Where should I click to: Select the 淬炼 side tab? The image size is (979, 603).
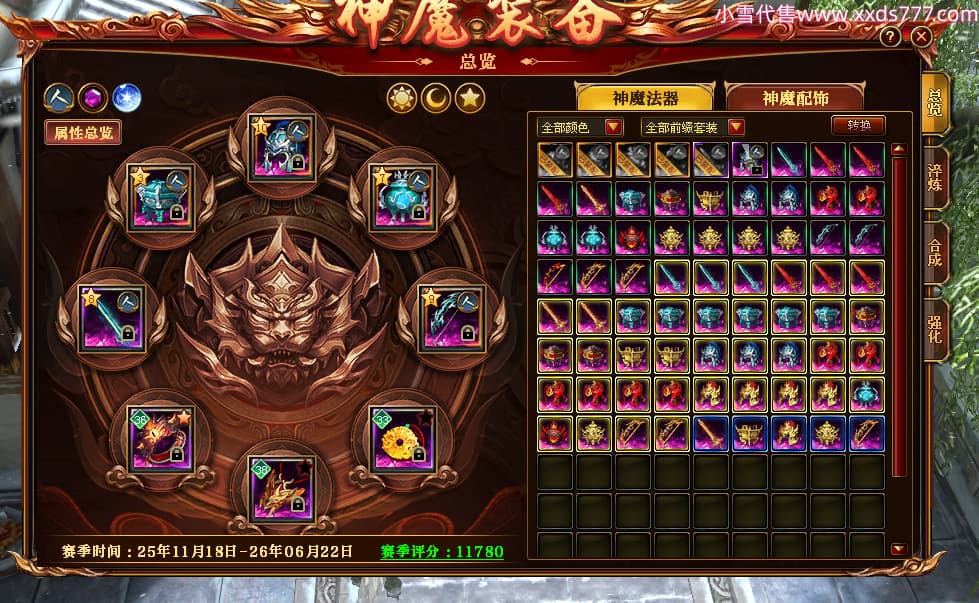coord(934,178)
